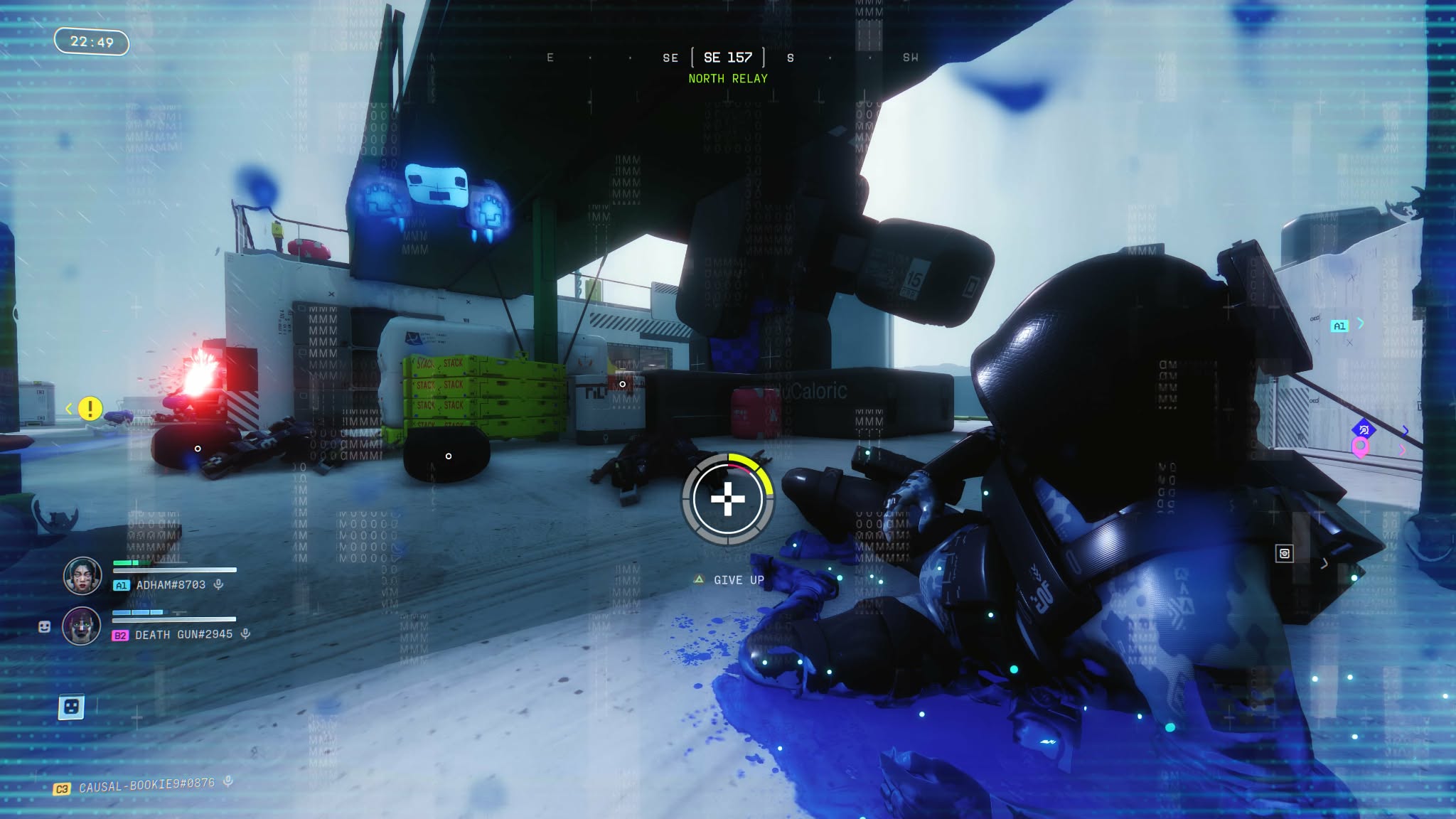Toggle the microphone icon beside DEATH GUN#2945
The image size is (1456, 819).
(x=245, y=633)
